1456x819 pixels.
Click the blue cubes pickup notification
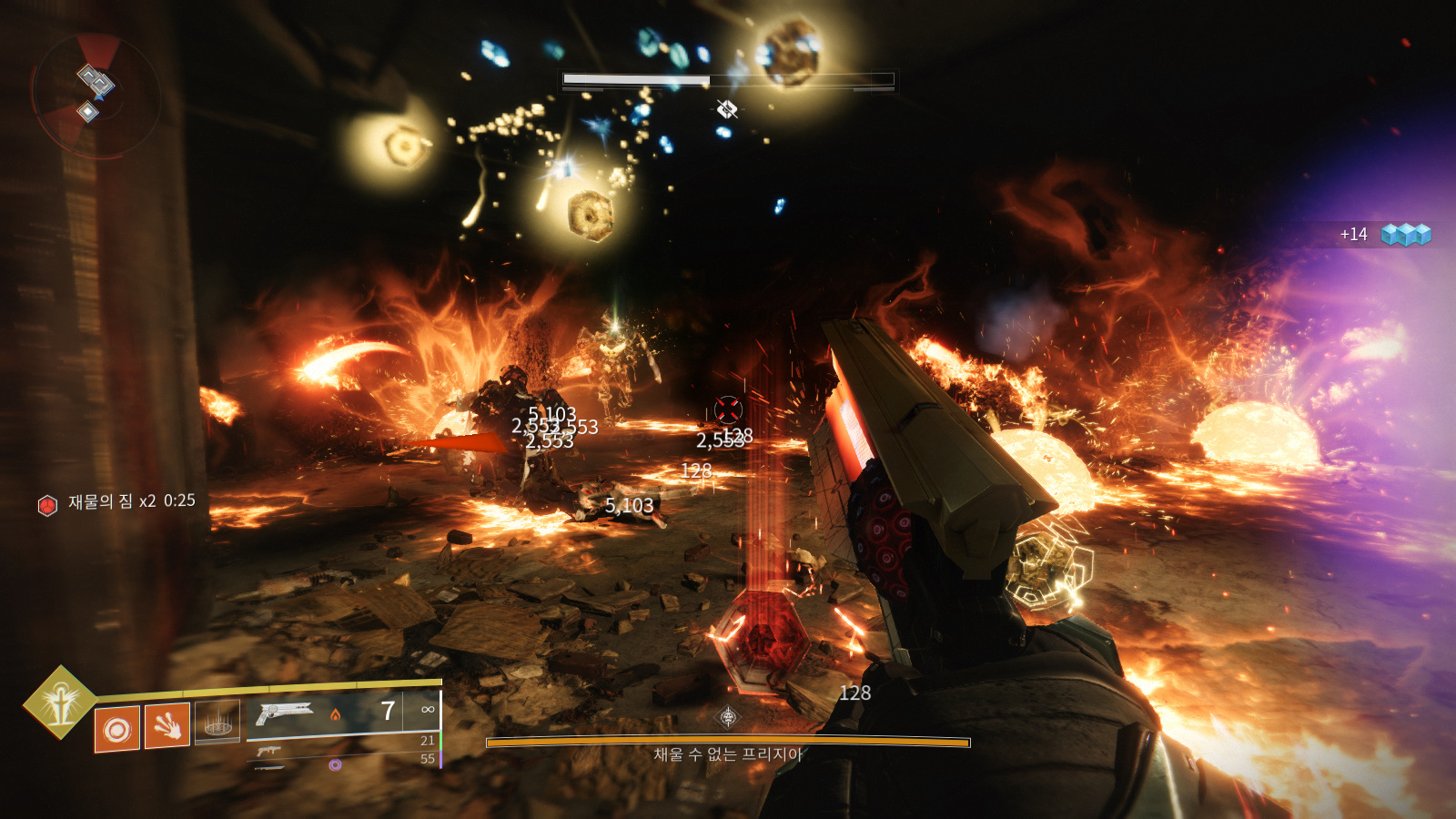tap(1405, 235)
